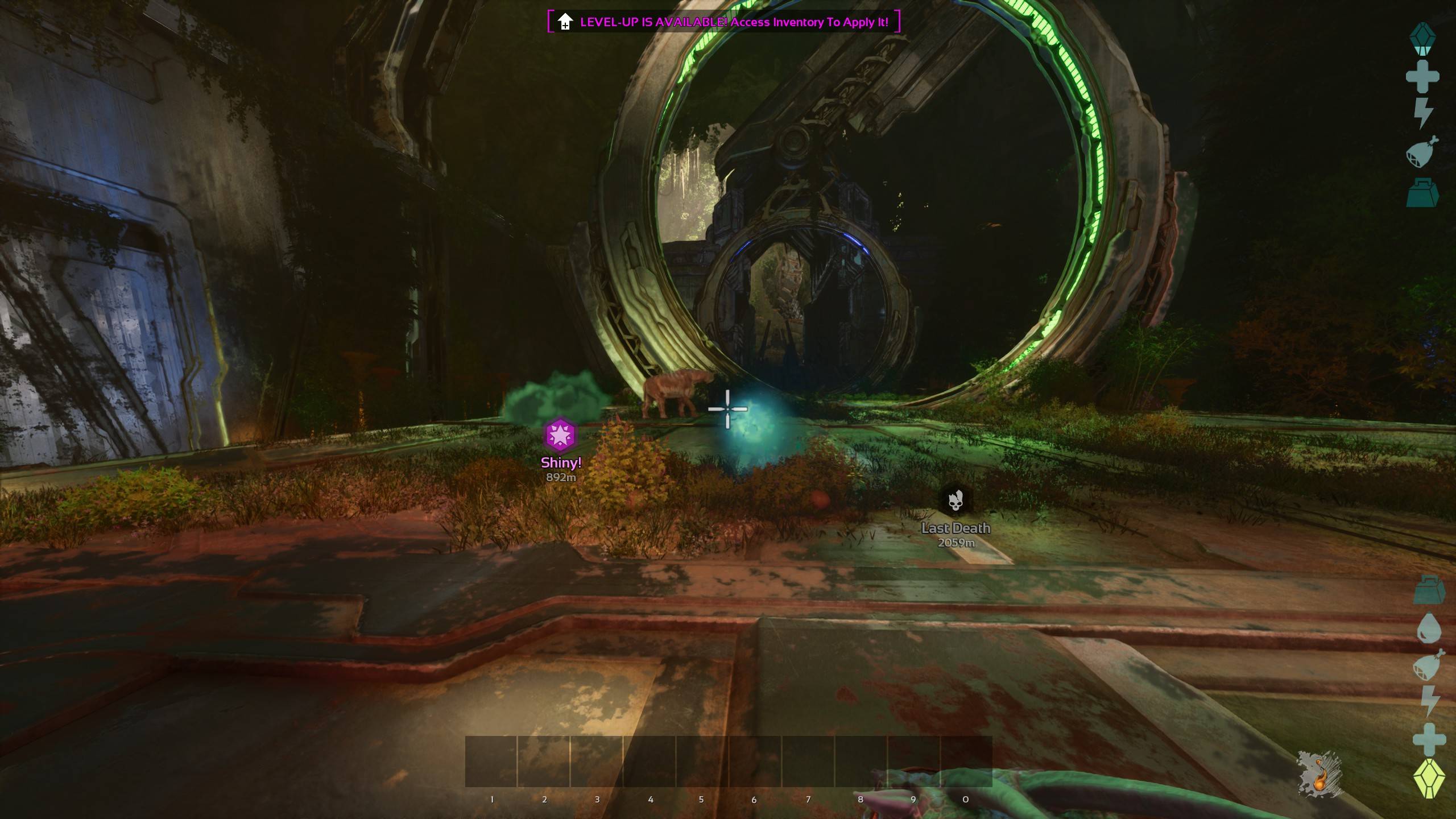This screenshot has width=1456, height=819.
Task: Click the Level-Up Is Available notification banner
Action: click(723, 22)
